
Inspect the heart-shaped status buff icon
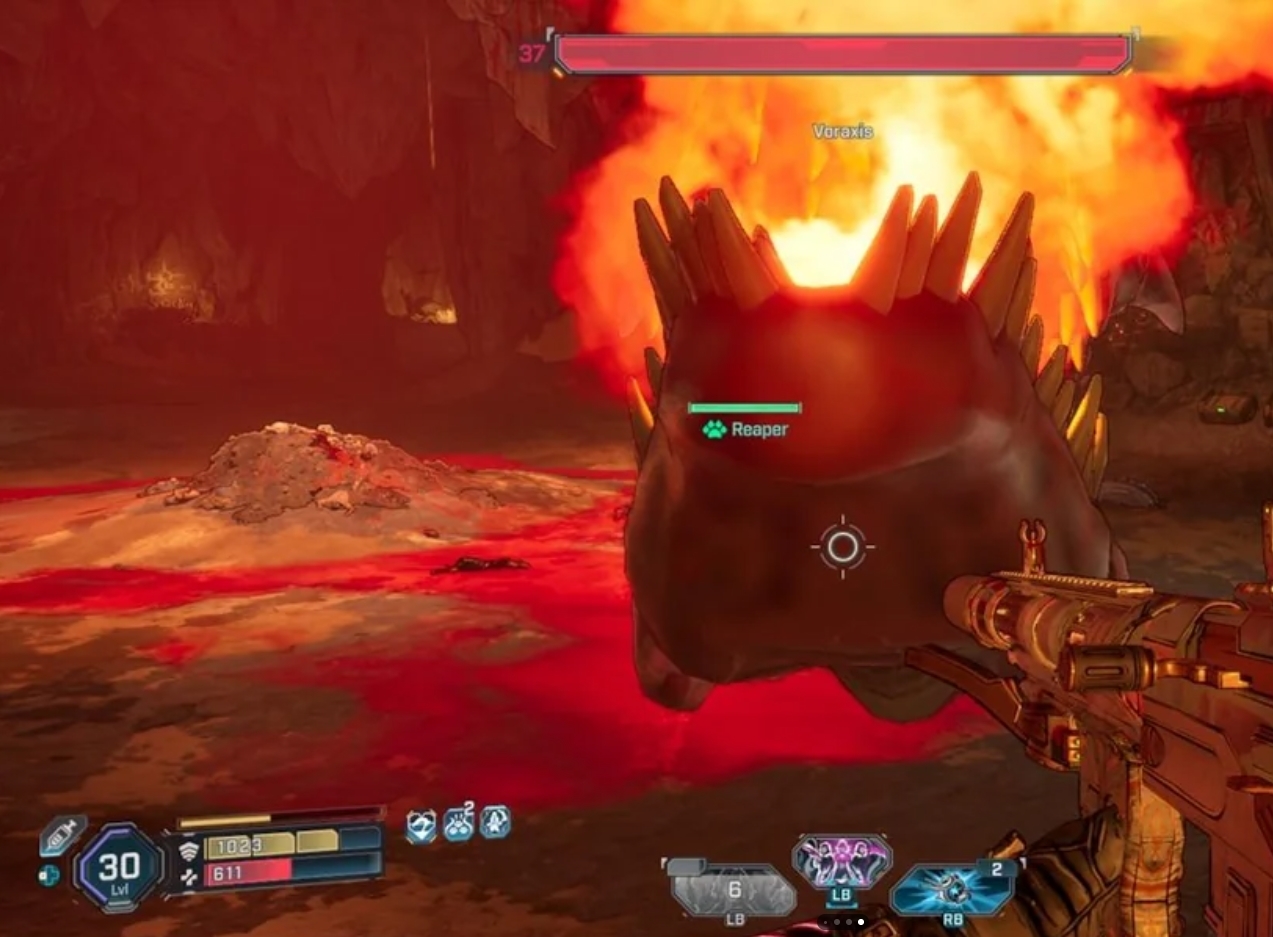421,826
